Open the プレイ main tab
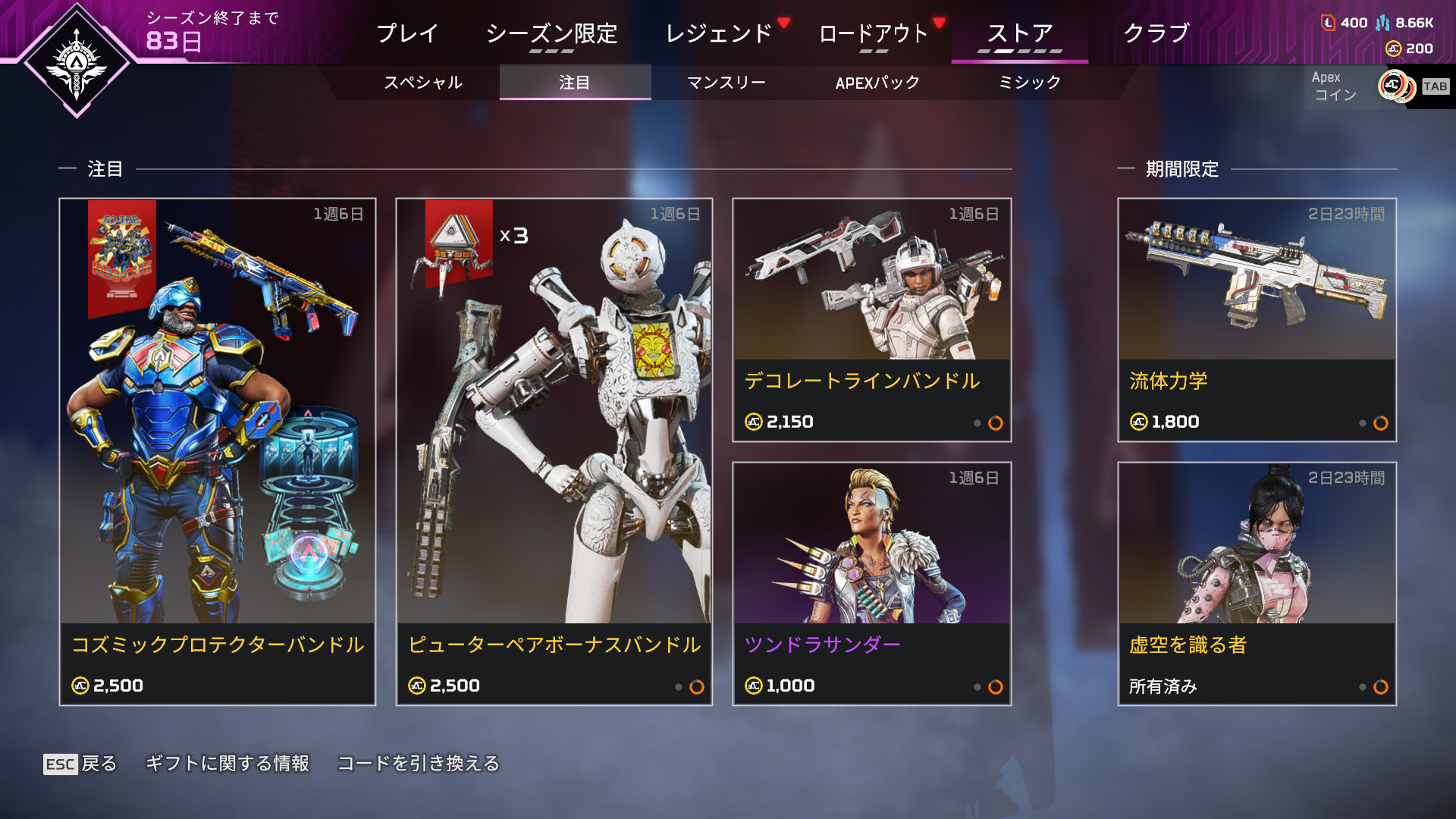 pyautogui.click(x=407, y=33)
